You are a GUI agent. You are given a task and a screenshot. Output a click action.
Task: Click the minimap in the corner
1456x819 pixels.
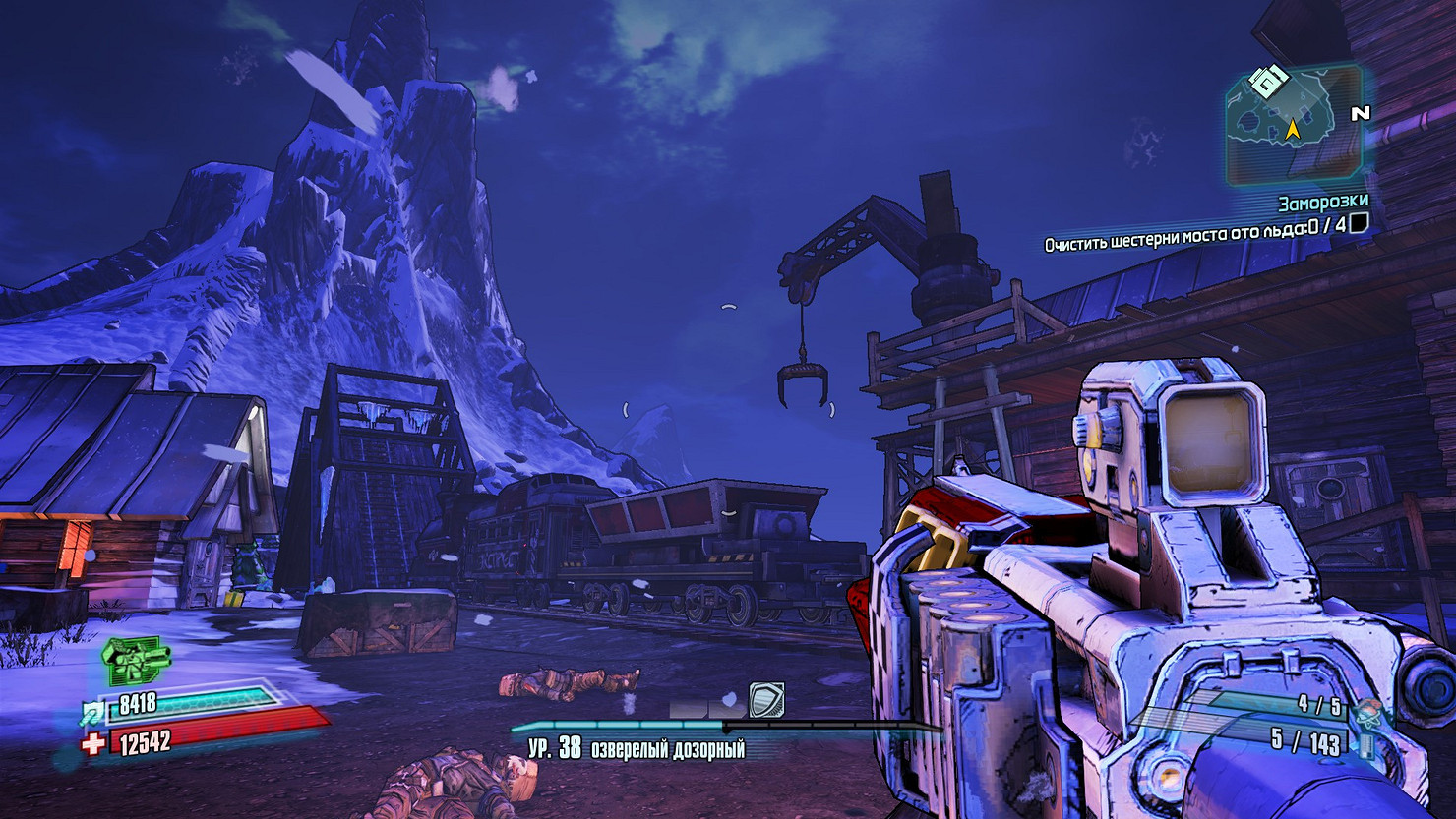click(1294, 123)
